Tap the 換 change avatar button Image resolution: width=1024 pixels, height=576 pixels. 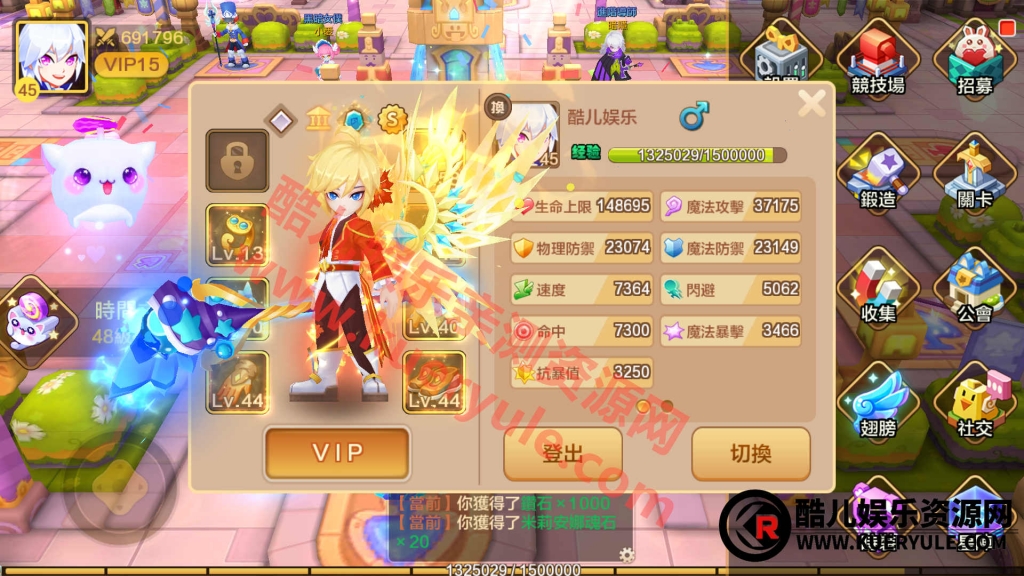(x=496, y=107)
